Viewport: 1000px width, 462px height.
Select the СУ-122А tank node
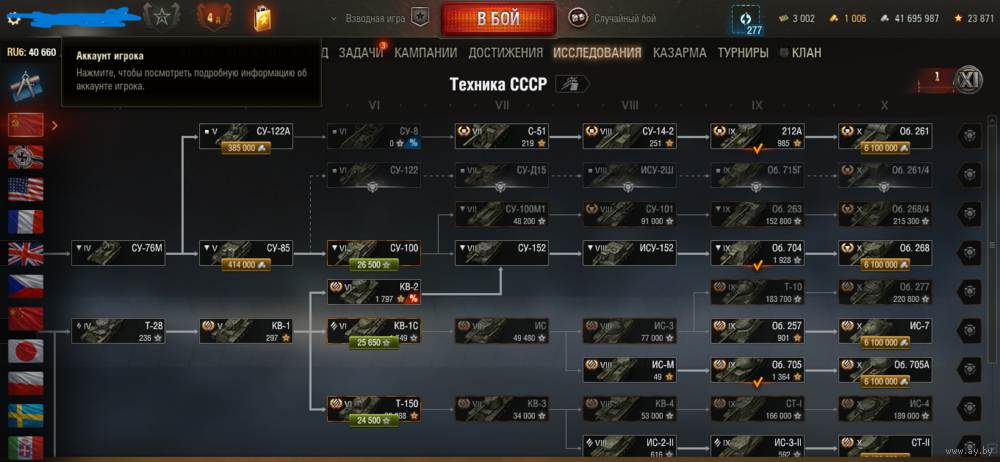[245, 137]
